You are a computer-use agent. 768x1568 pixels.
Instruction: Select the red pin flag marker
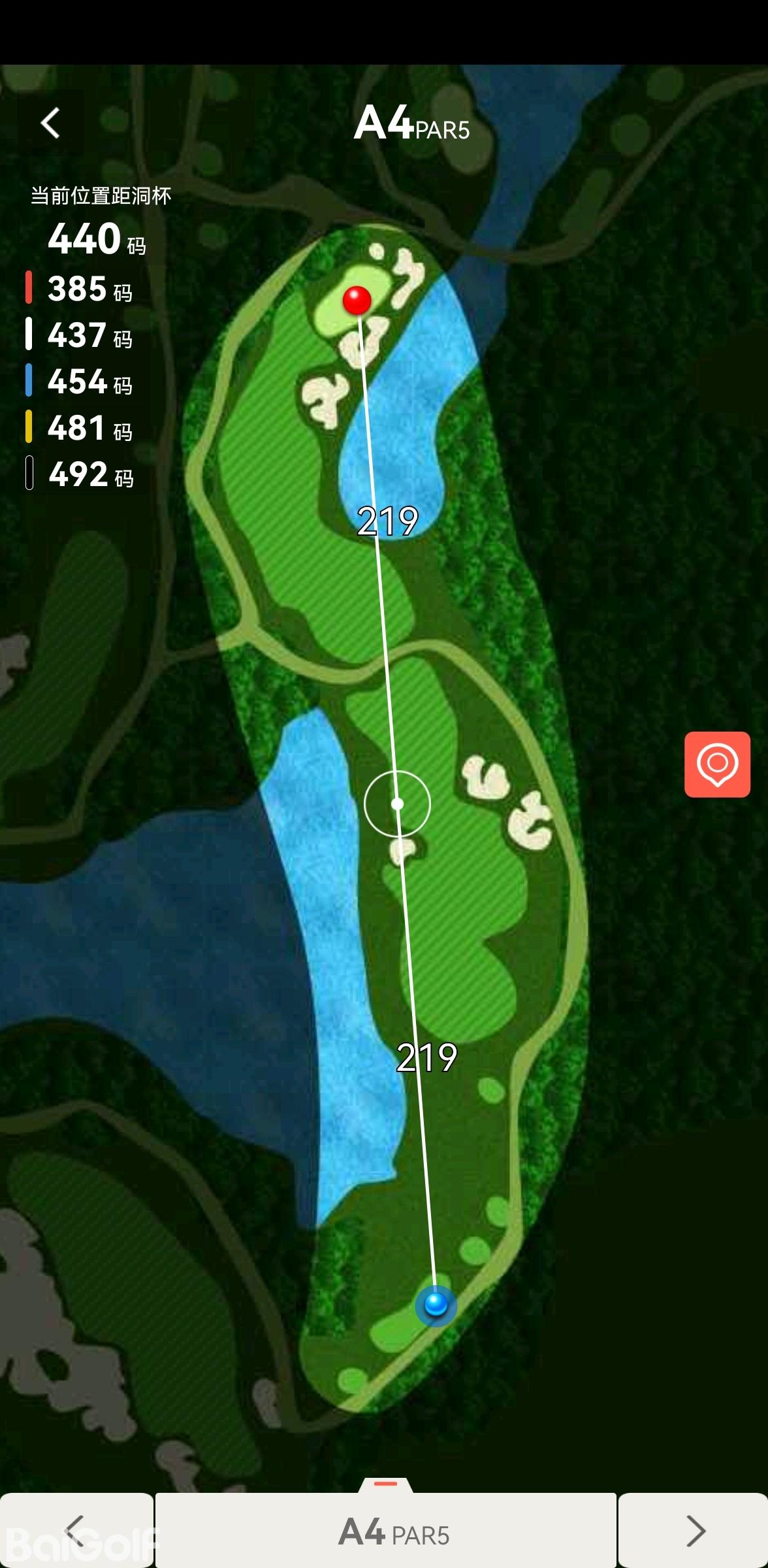click(357, 301)
